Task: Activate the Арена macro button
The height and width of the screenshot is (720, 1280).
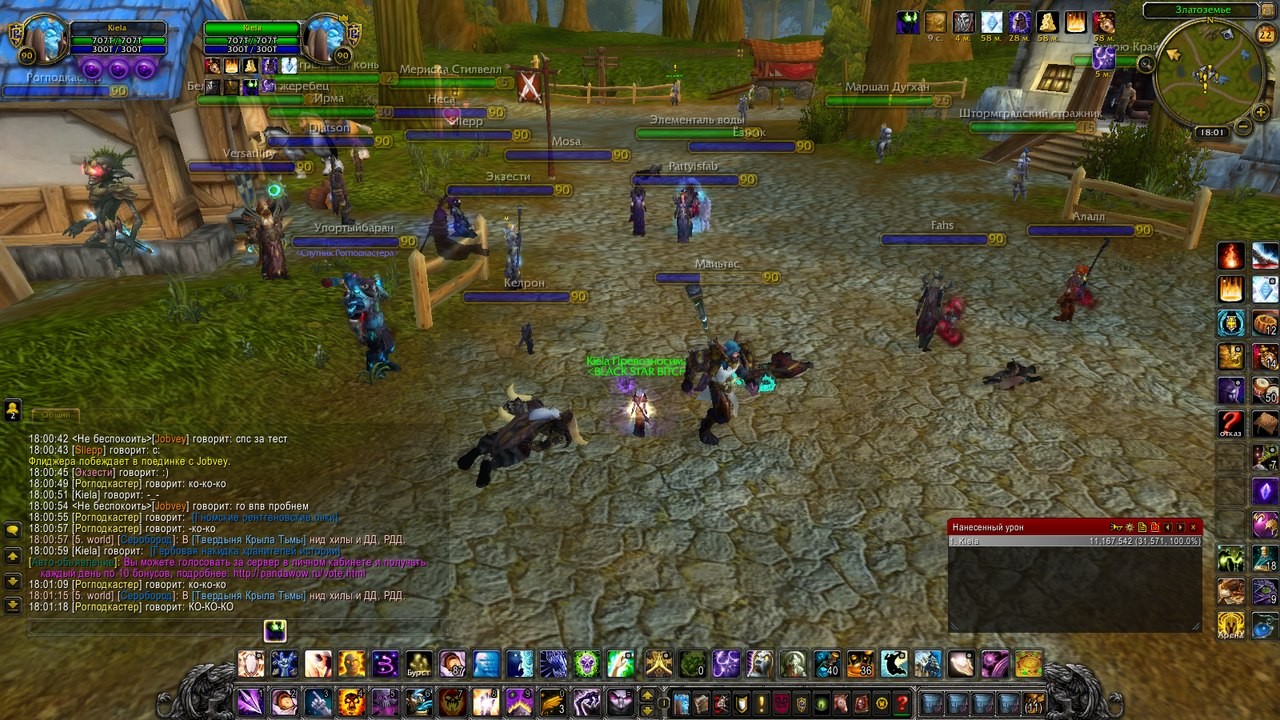Action: 1231,625
